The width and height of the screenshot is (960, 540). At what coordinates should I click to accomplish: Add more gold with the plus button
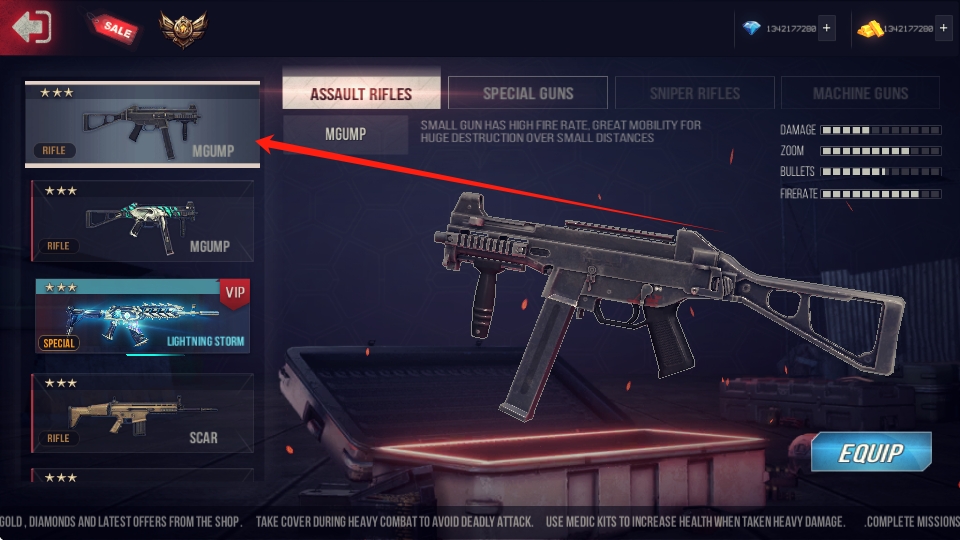pos(944,29)
